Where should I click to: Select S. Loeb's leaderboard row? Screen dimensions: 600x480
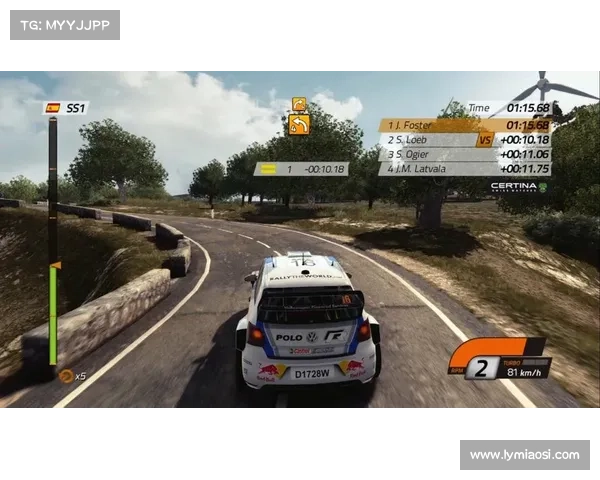tap(465, 140)
